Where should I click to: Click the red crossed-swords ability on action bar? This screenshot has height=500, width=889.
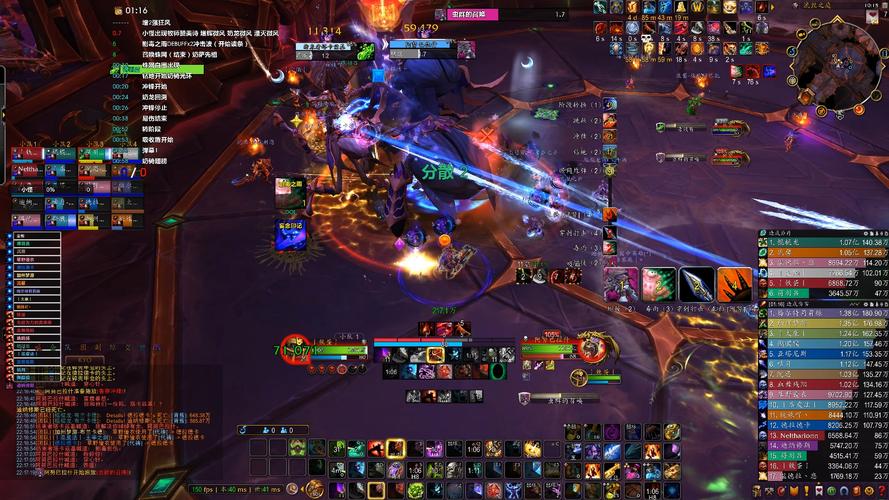(377, 449)
